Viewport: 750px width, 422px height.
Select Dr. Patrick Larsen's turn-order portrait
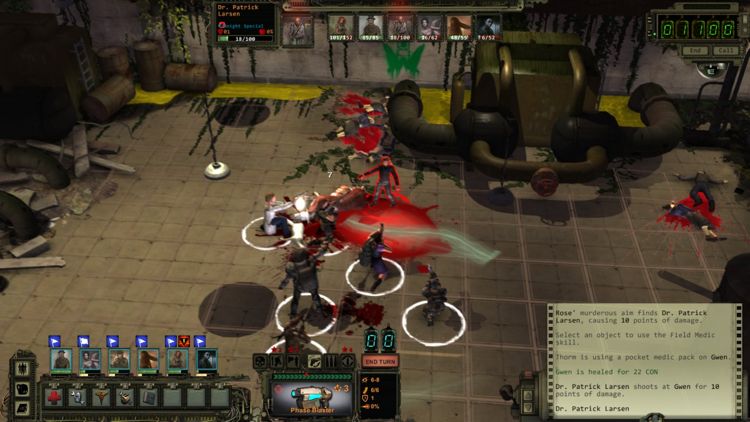tap(297, 30)
